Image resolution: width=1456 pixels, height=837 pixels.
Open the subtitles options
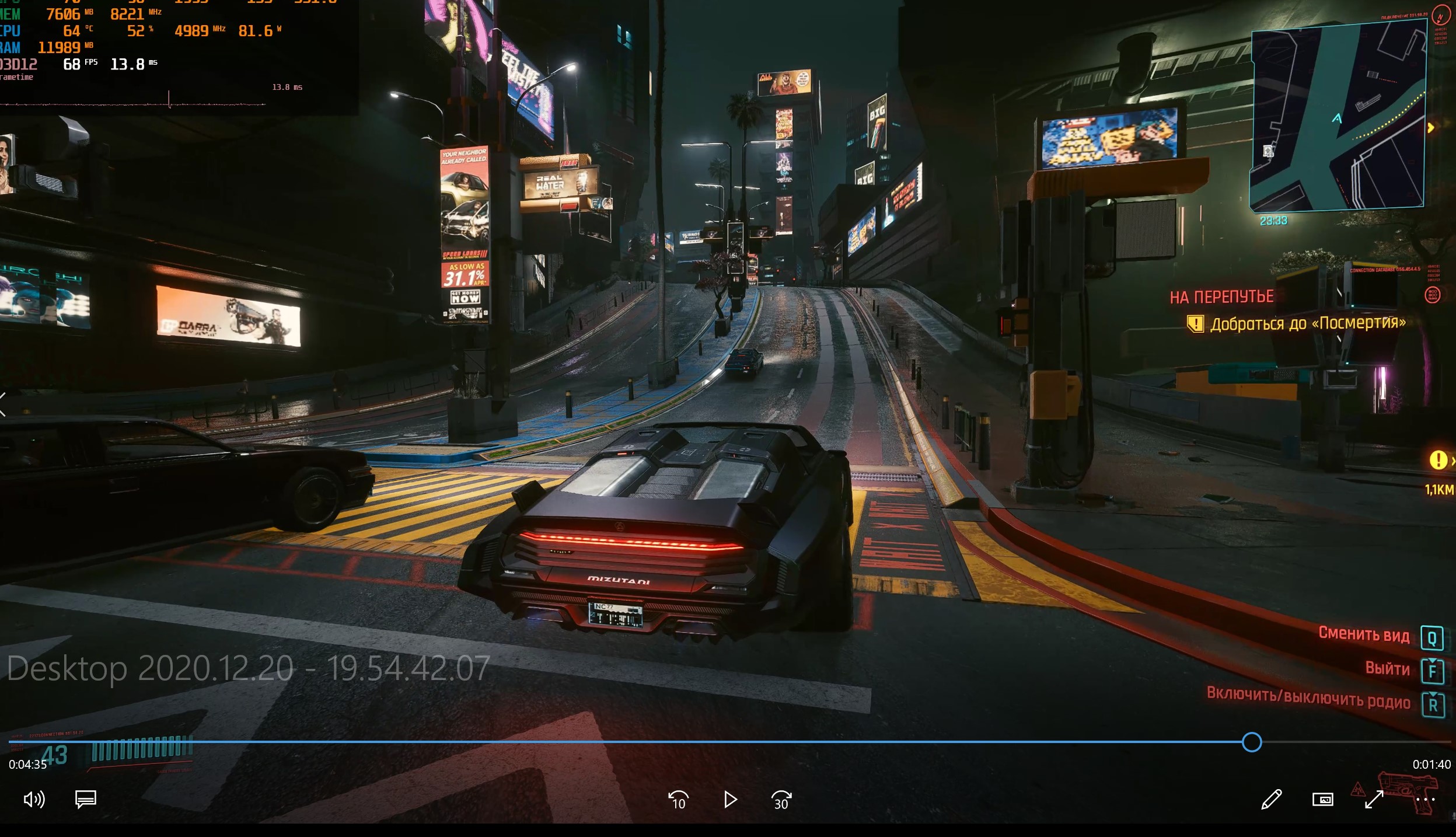pos(86,799)
